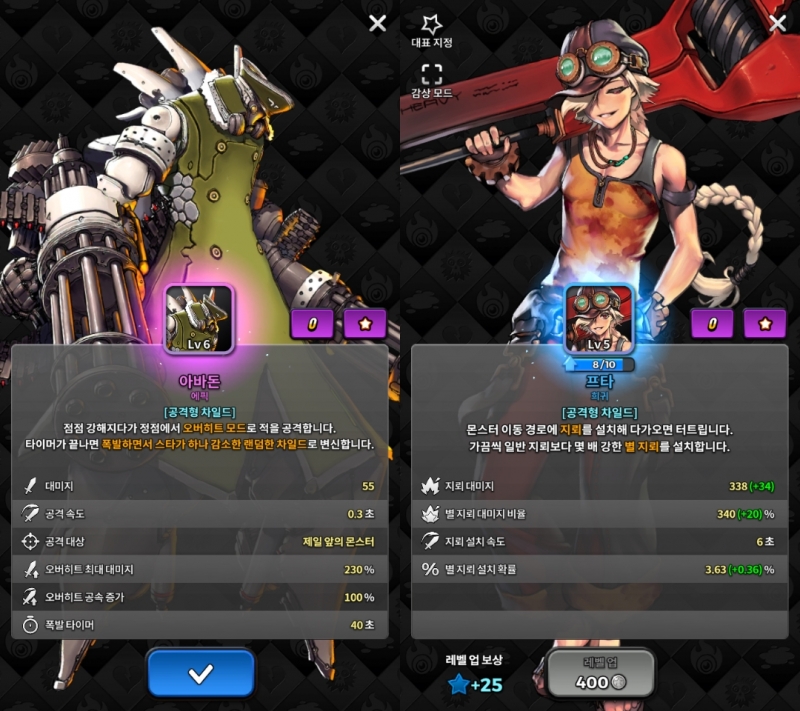Image resolution: width=800 pixels, height=711 pixels.
Task: Close the 아바돈 detail panel
Action: tap(377, 23)
